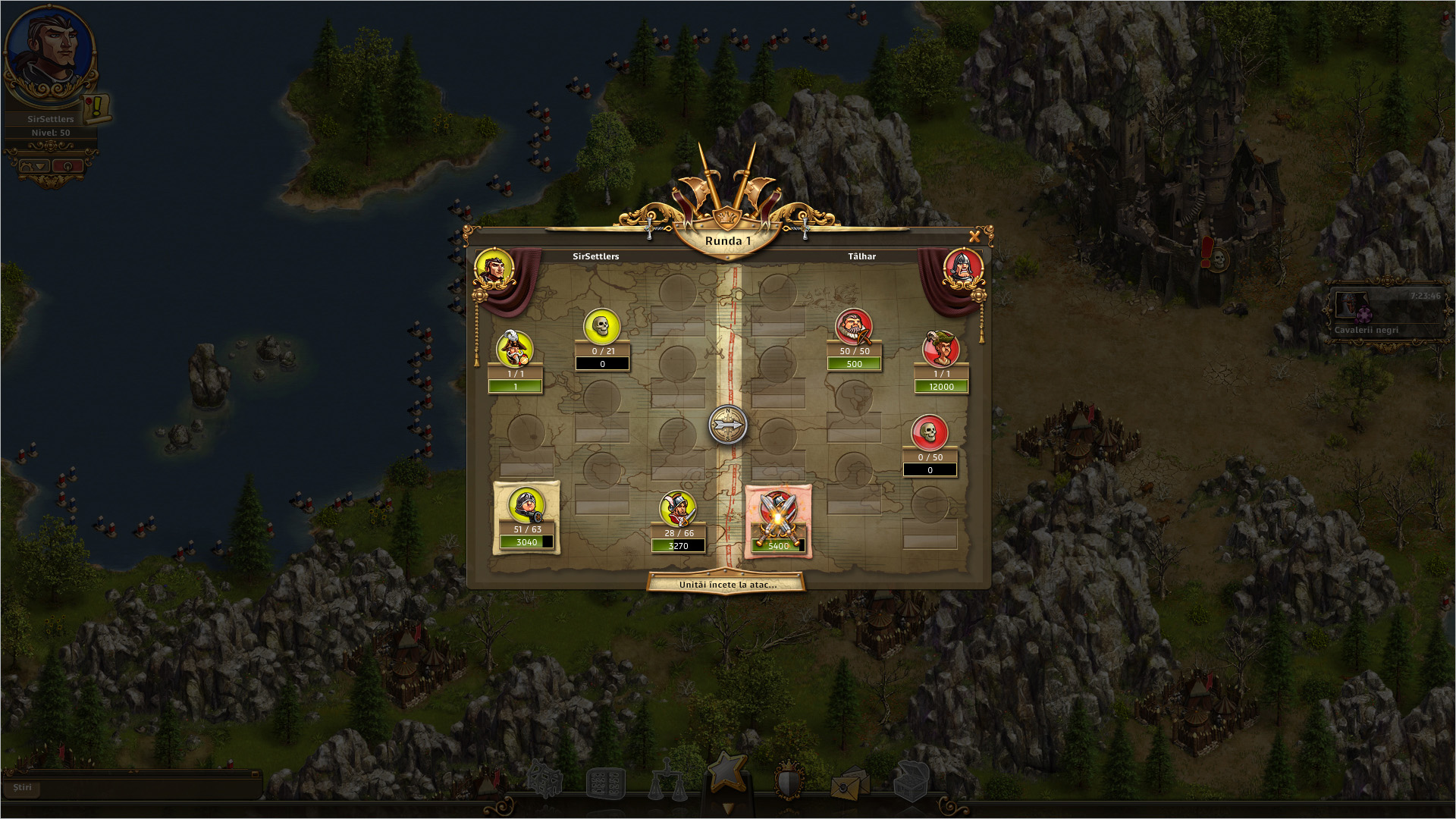
Task: Click the yellow skull unit with 0 / 21
Action: pyautogui.click(x=602, y=327)
